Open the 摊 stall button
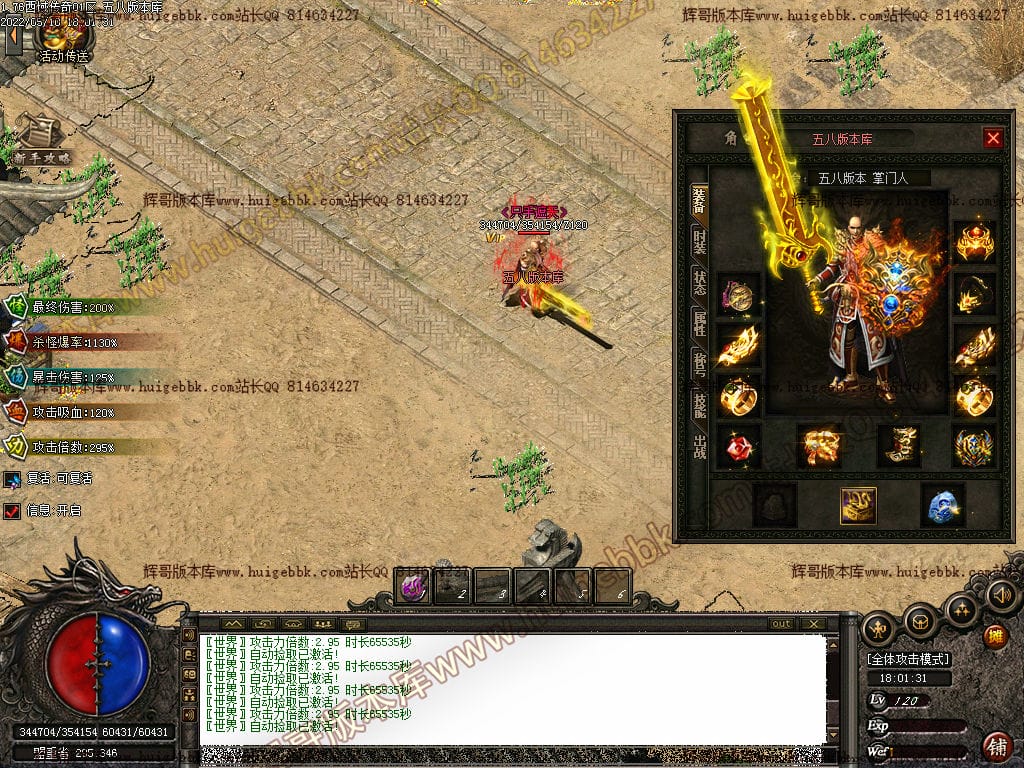 tap(995, 636)
